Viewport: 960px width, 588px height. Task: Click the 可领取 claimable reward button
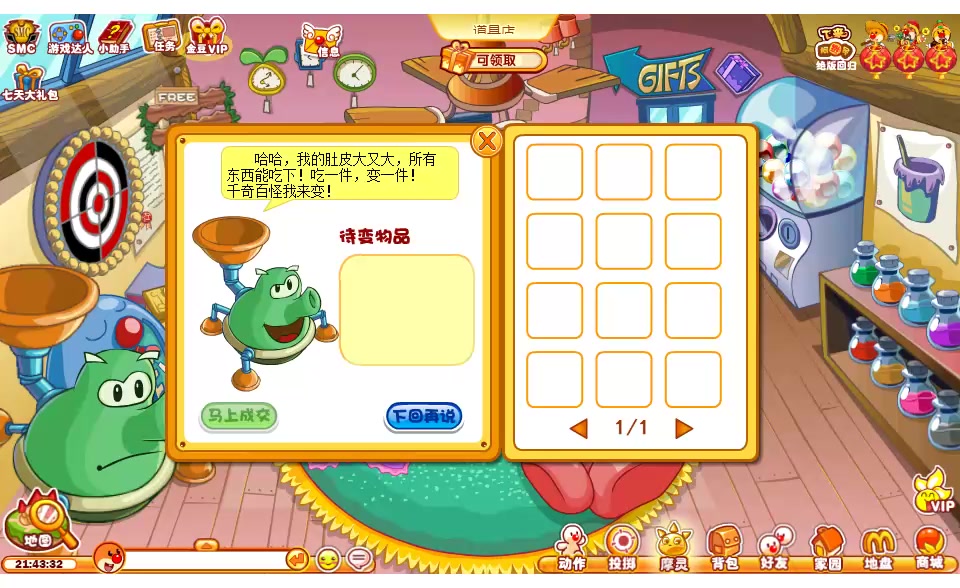pyautogui.click(x=494, y=60)
